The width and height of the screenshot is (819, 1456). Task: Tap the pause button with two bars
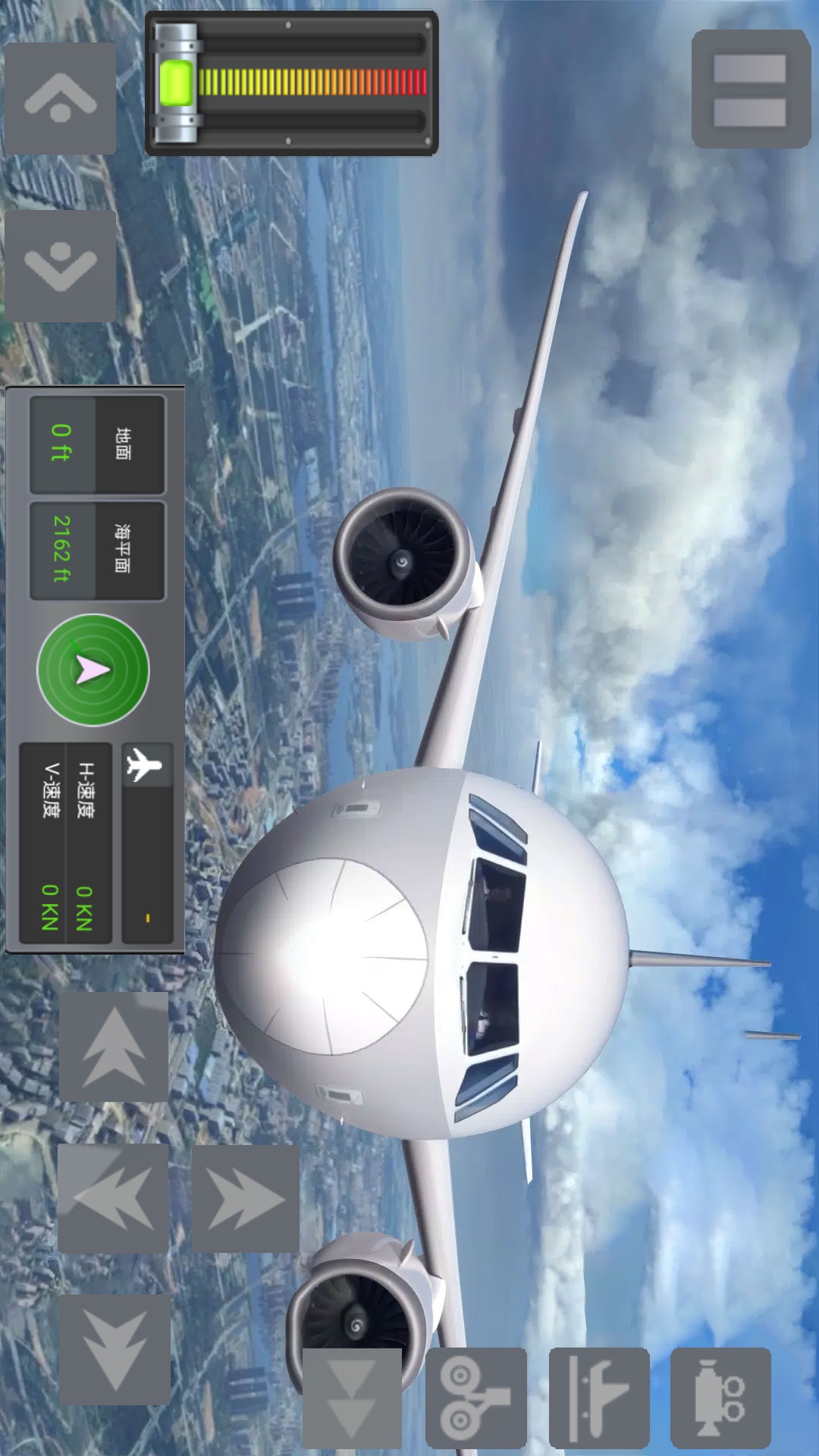750,89
